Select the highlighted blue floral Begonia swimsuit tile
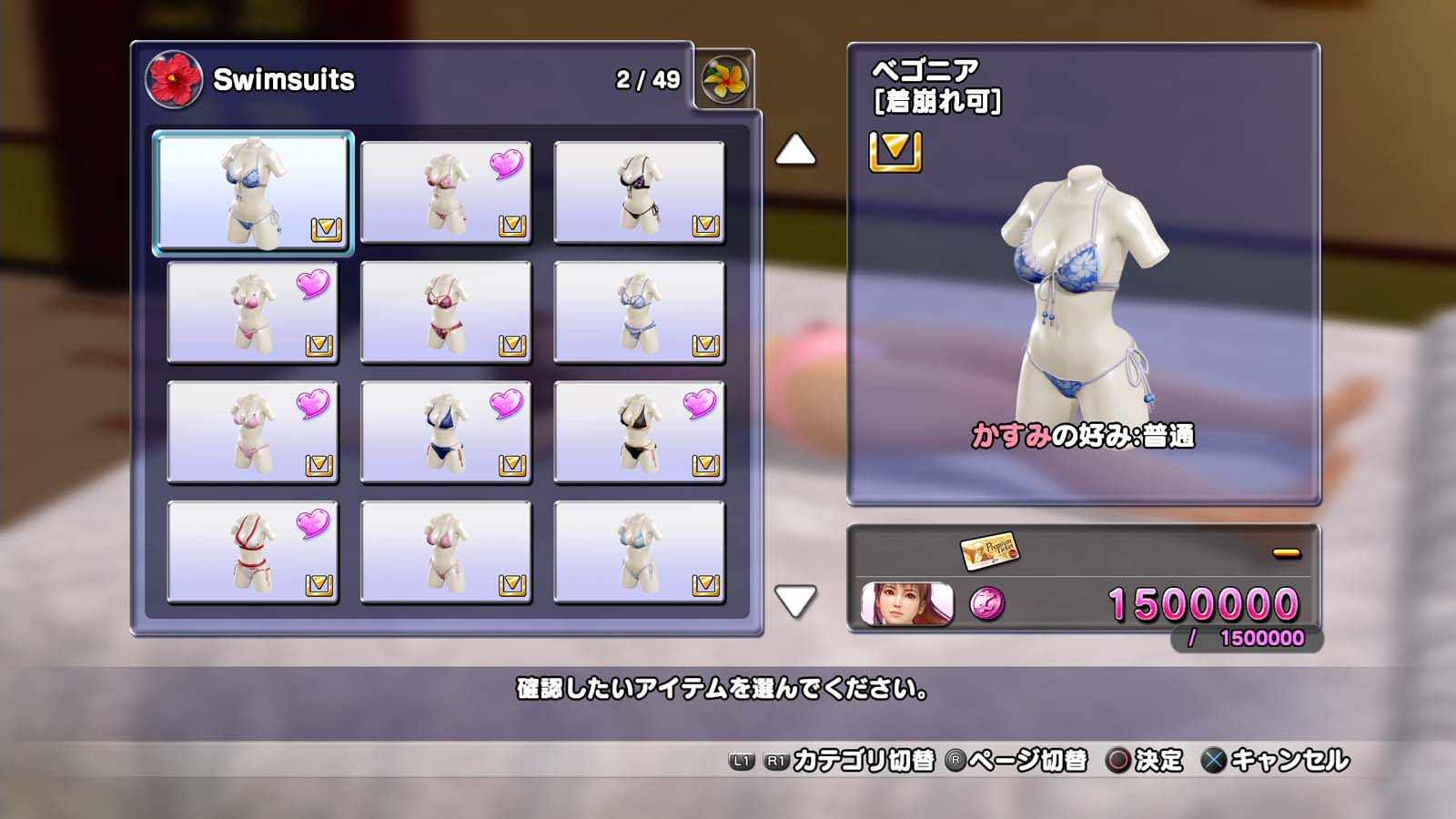The image size is (1456, 819). pyautogui.click(x=253, y=192)
